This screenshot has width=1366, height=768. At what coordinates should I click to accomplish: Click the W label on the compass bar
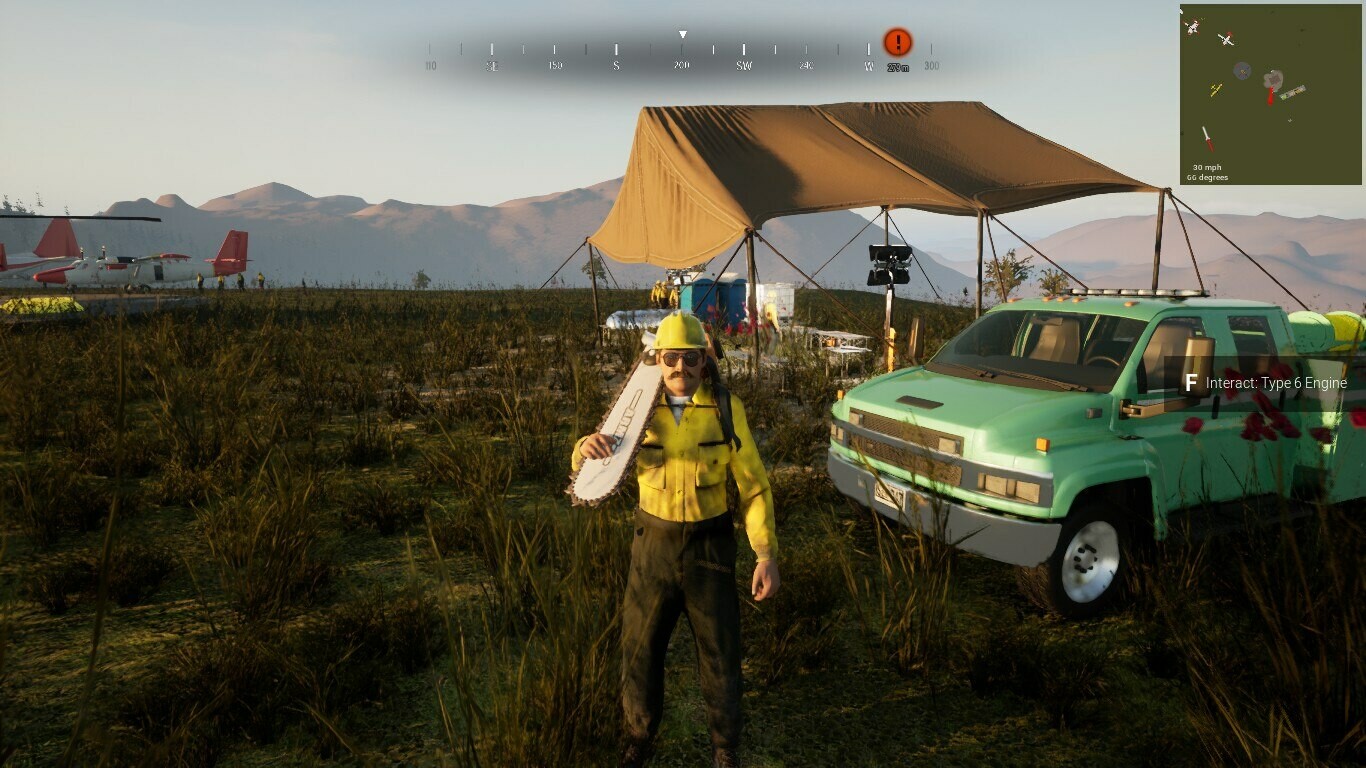click(x=869, y=66)
